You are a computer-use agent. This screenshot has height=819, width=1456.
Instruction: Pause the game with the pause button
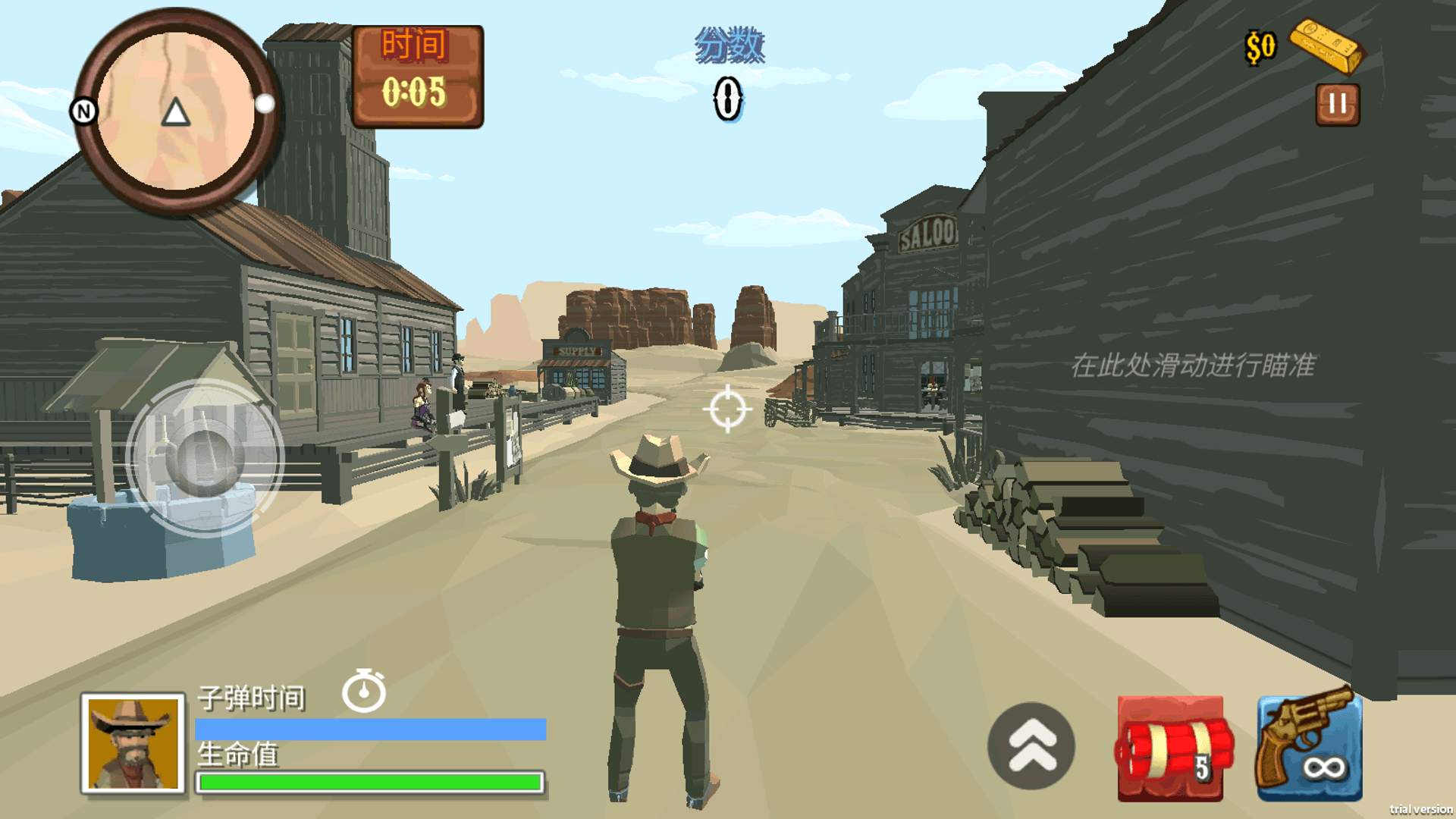(1337, 105)
